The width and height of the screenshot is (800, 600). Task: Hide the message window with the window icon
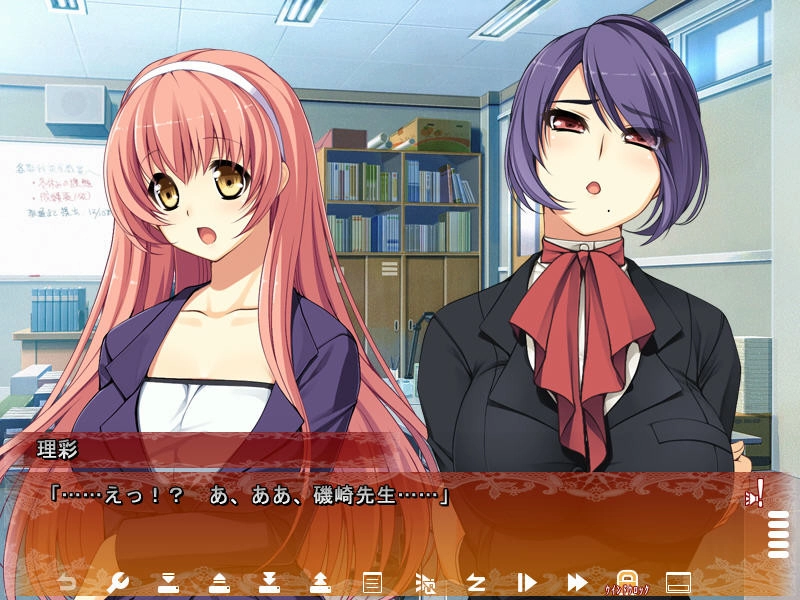click(x=679, y=582)
